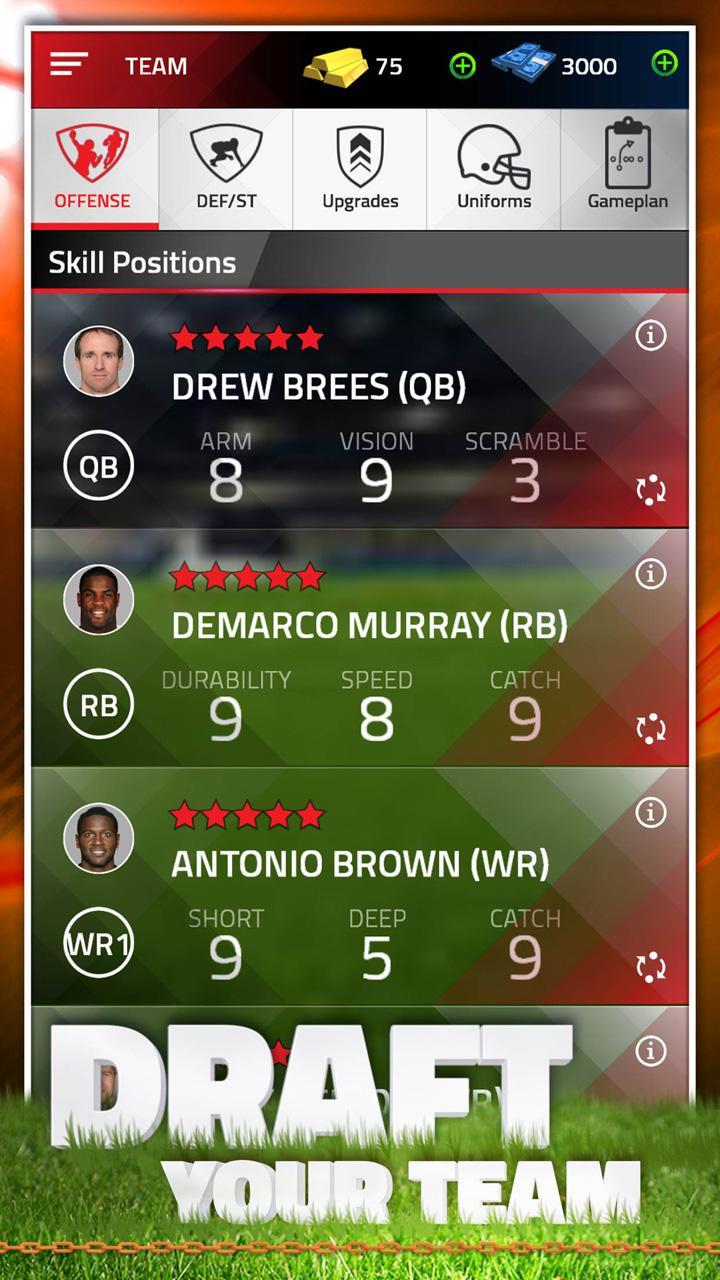Select the RB position badge
Viewport: 720px width, 1280px height.
tap(98, 705)
